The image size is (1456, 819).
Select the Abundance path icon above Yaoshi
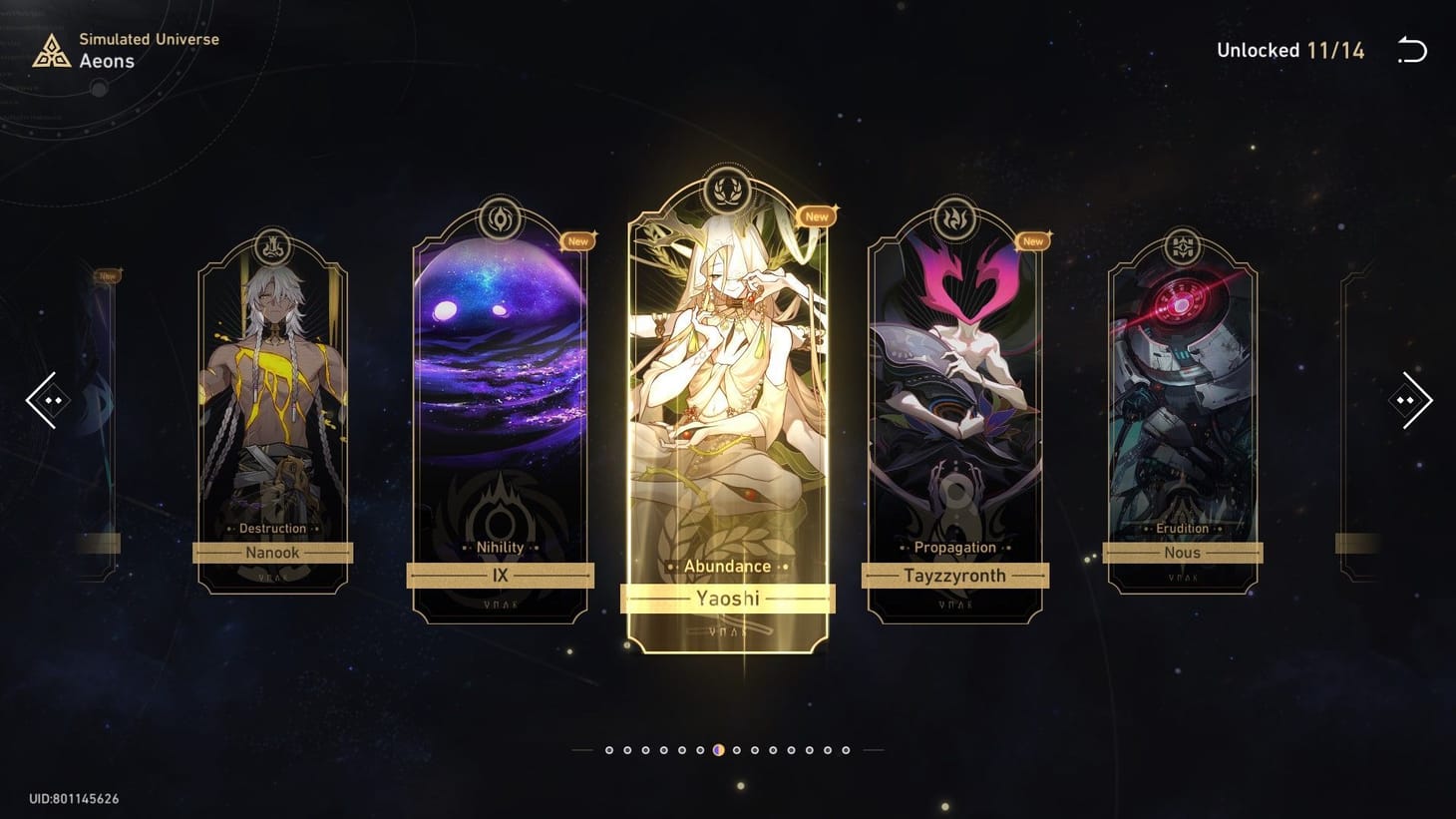[x=727, y=192]
